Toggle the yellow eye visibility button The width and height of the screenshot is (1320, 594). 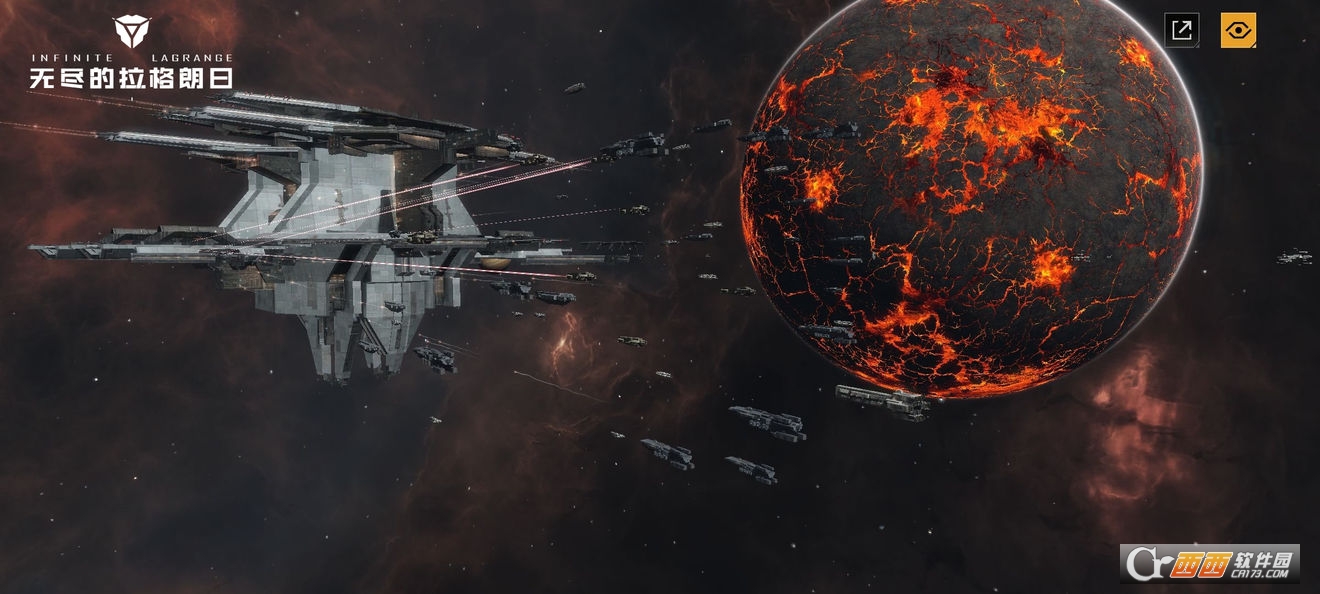(1238, 30)
